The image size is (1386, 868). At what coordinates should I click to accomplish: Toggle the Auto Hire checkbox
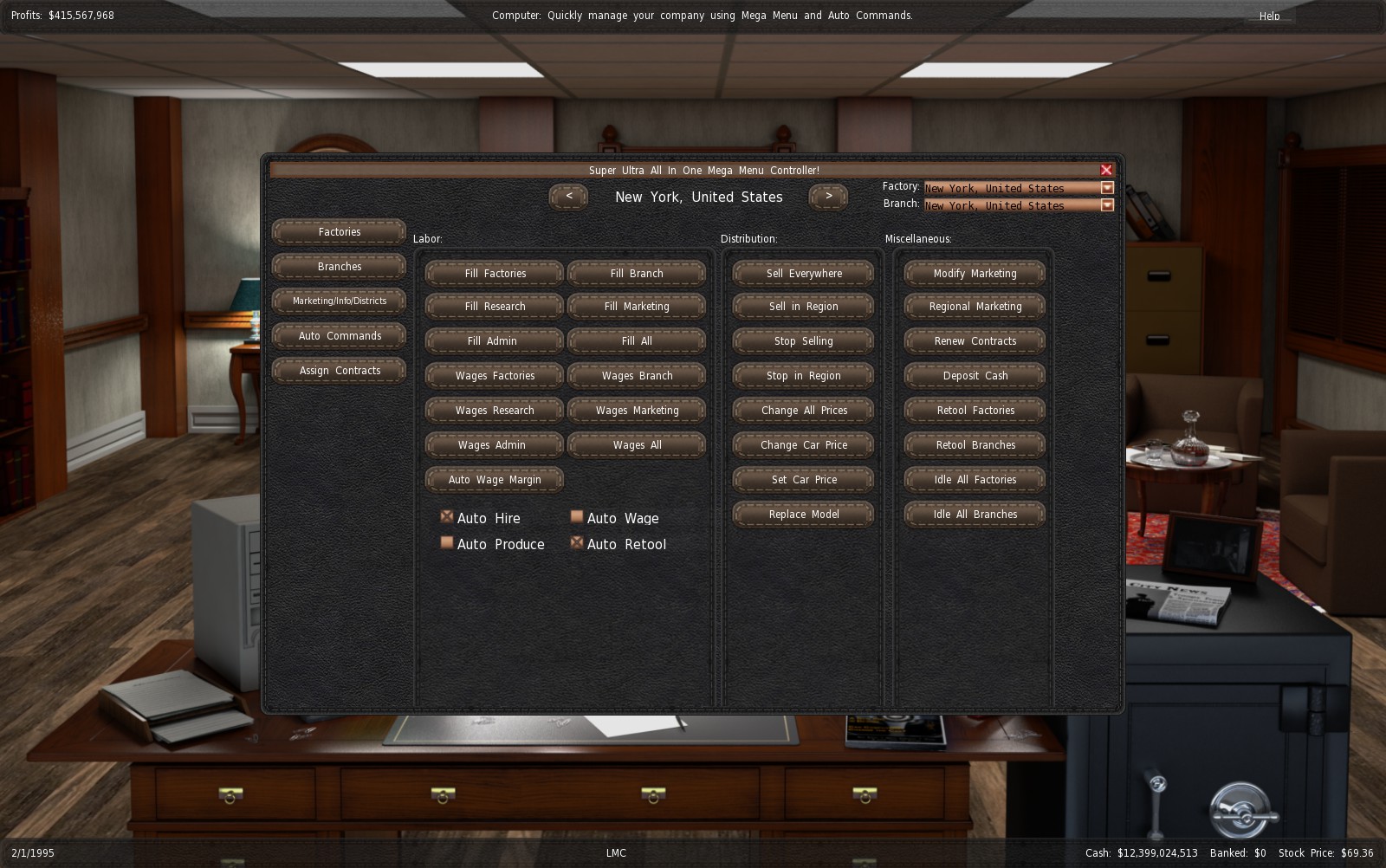[447, 517]
